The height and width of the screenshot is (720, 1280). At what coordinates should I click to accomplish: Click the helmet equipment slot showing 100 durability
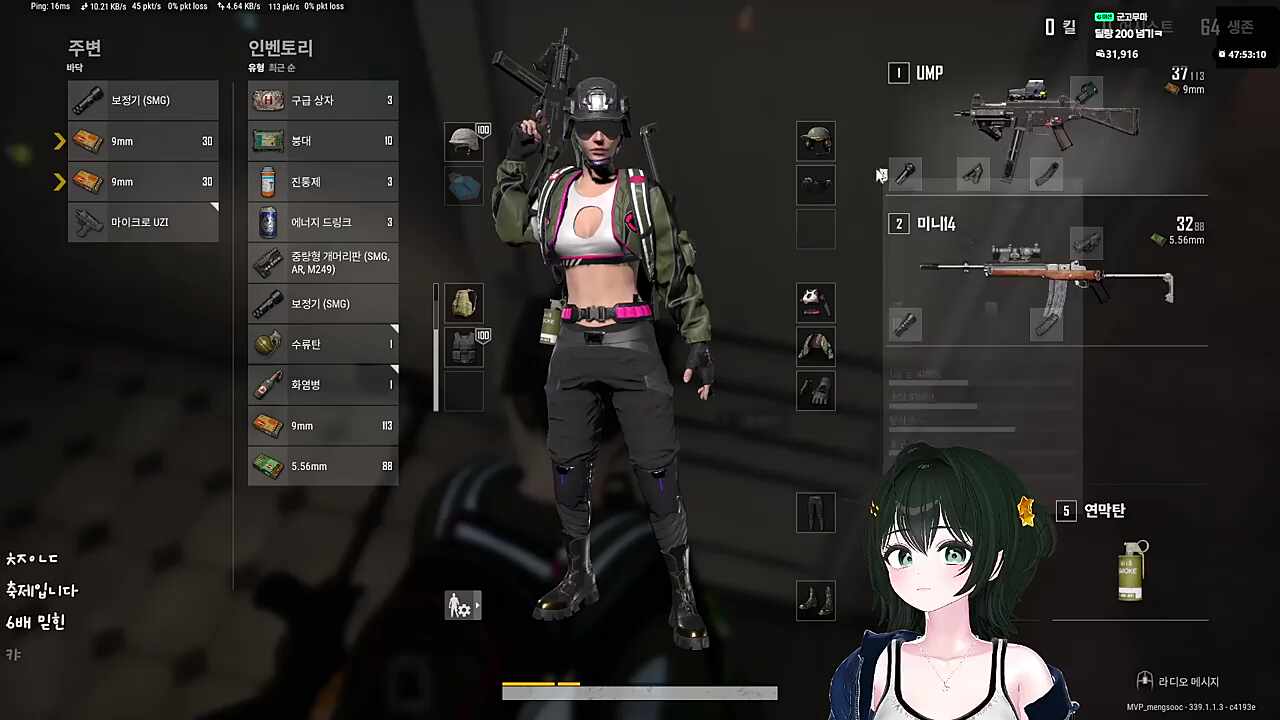tap(463, 141)
